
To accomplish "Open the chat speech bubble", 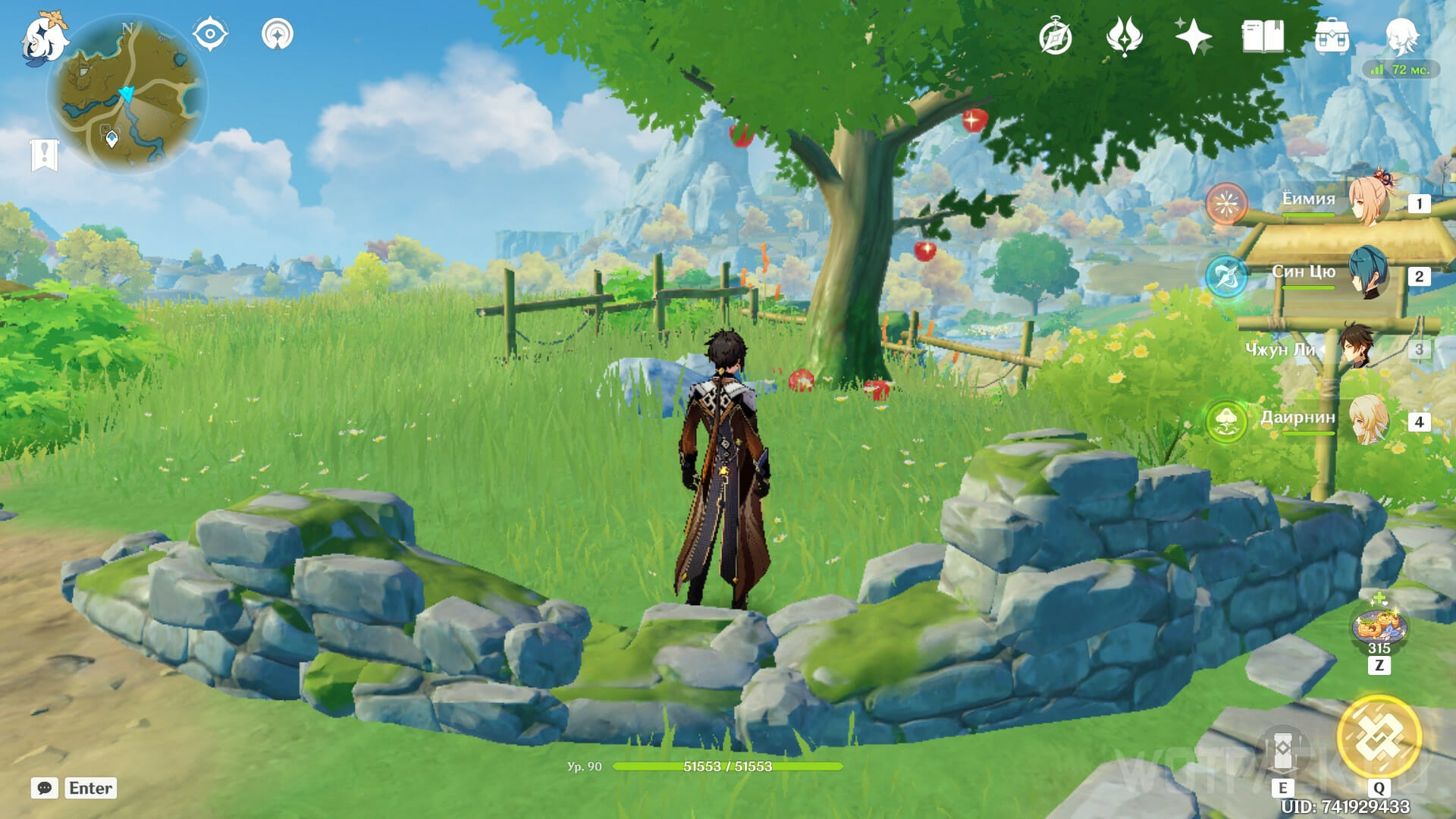I will (45, 788).
